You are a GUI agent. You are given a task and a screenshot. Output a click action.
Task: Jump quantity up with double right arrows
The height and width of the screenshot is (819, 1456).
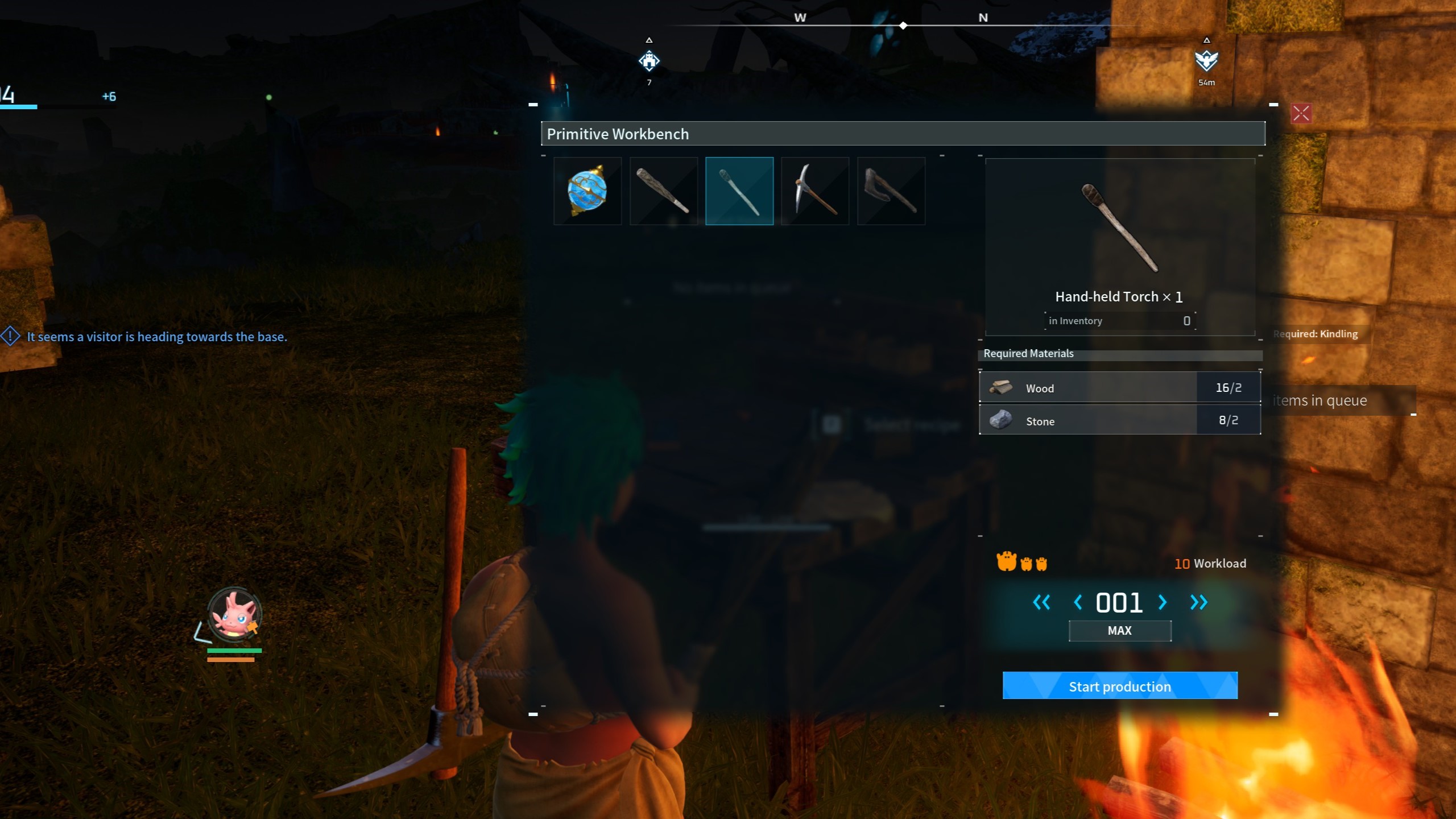(1198, 602)
